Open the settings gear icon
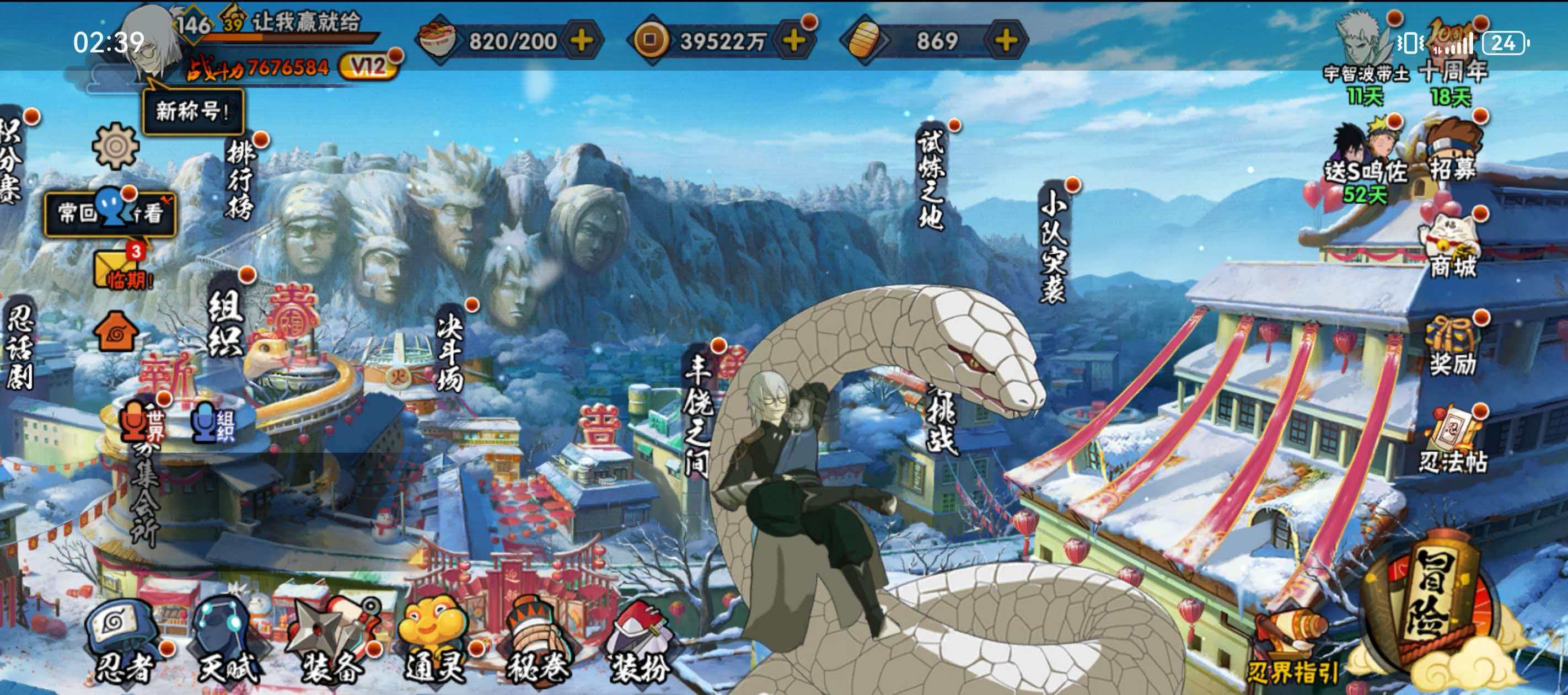 pos(115,146)
